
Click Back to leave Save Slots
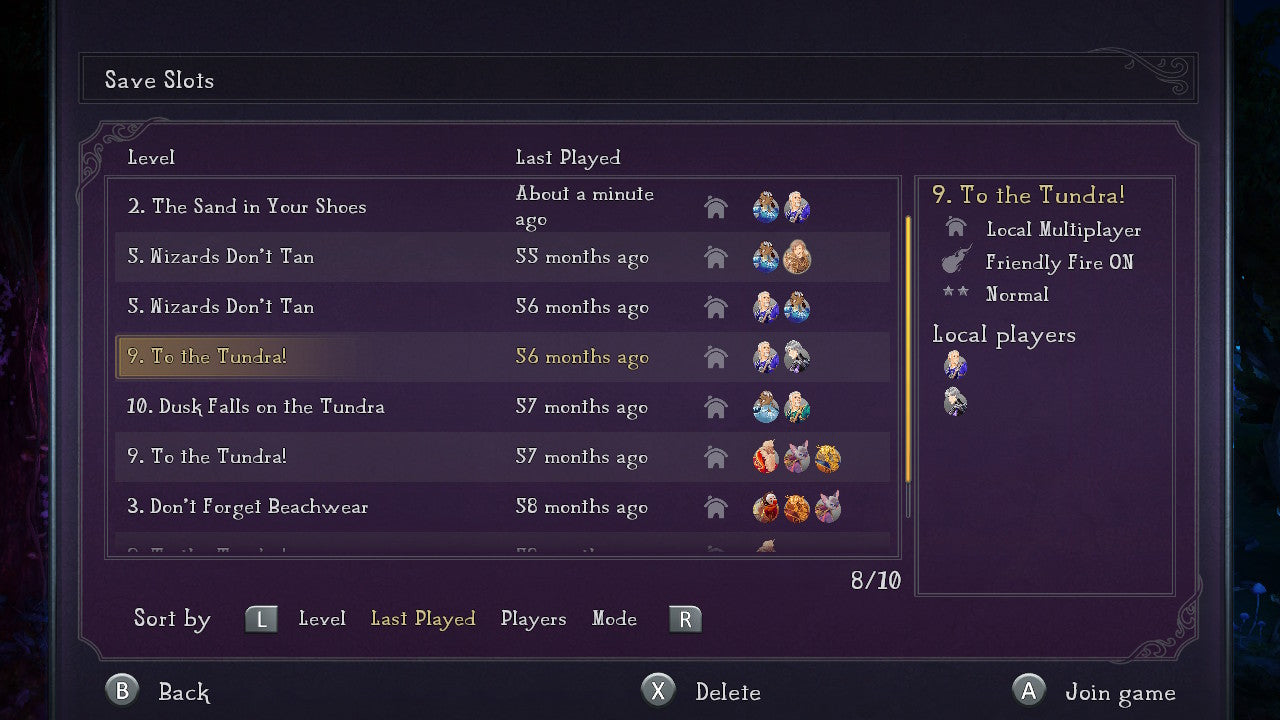pyautogui.click(x=183, y=691)
